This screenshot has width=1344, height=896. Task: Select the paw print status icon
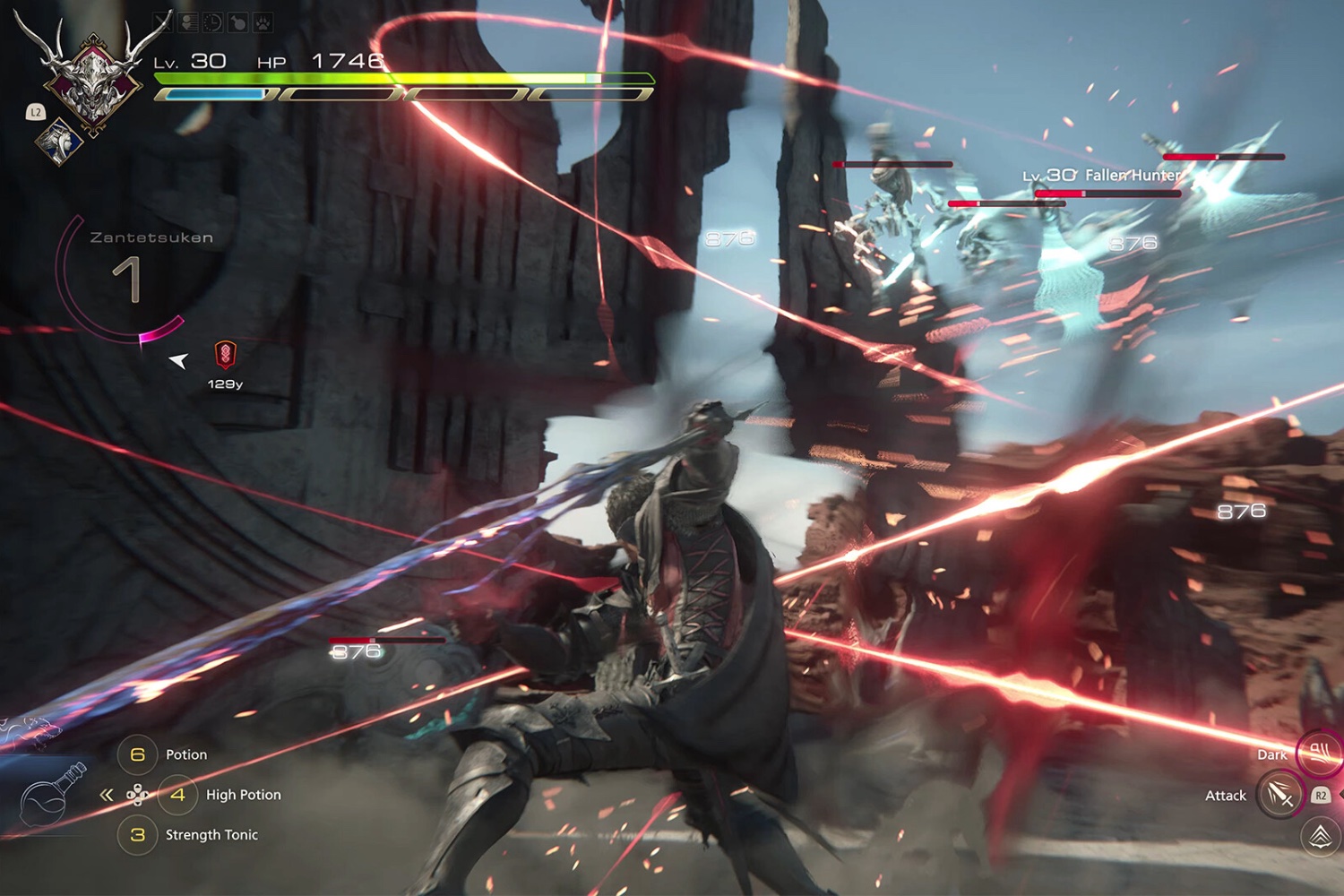coord(263,22)
